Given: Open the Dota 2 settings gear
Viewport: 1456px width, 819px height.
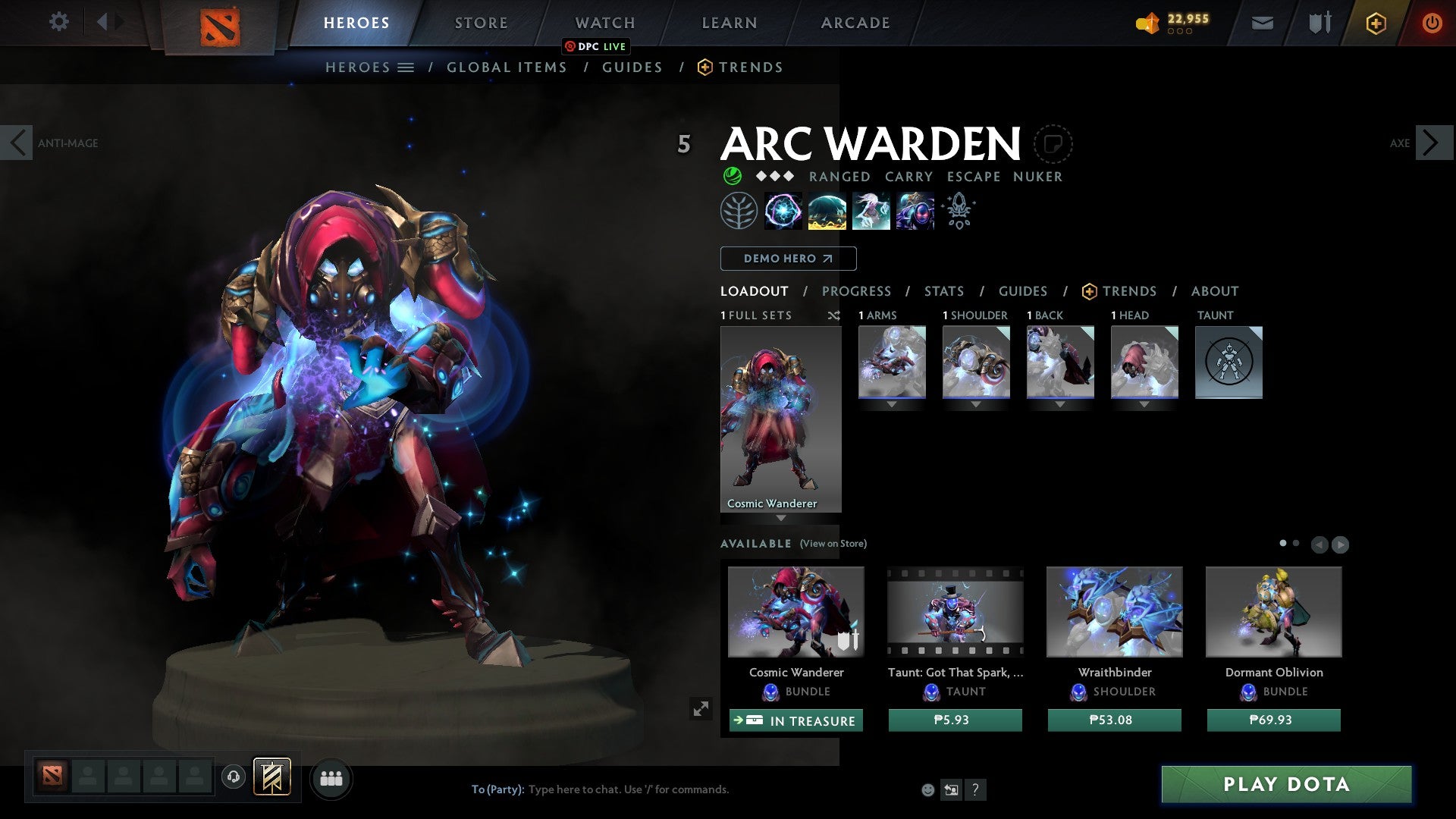Looking at the screenshot, I should click(59, 22).
